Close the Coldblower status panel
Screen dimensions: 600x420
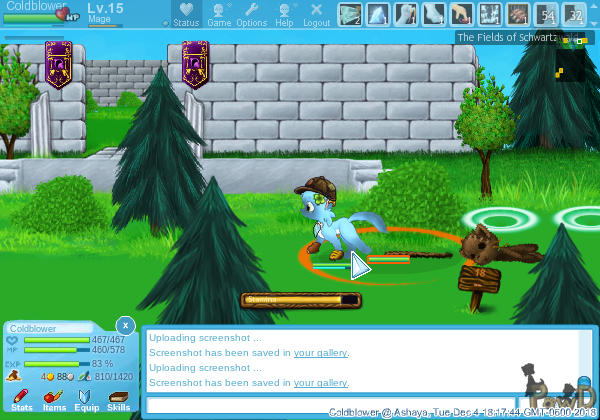click(124, 325)
